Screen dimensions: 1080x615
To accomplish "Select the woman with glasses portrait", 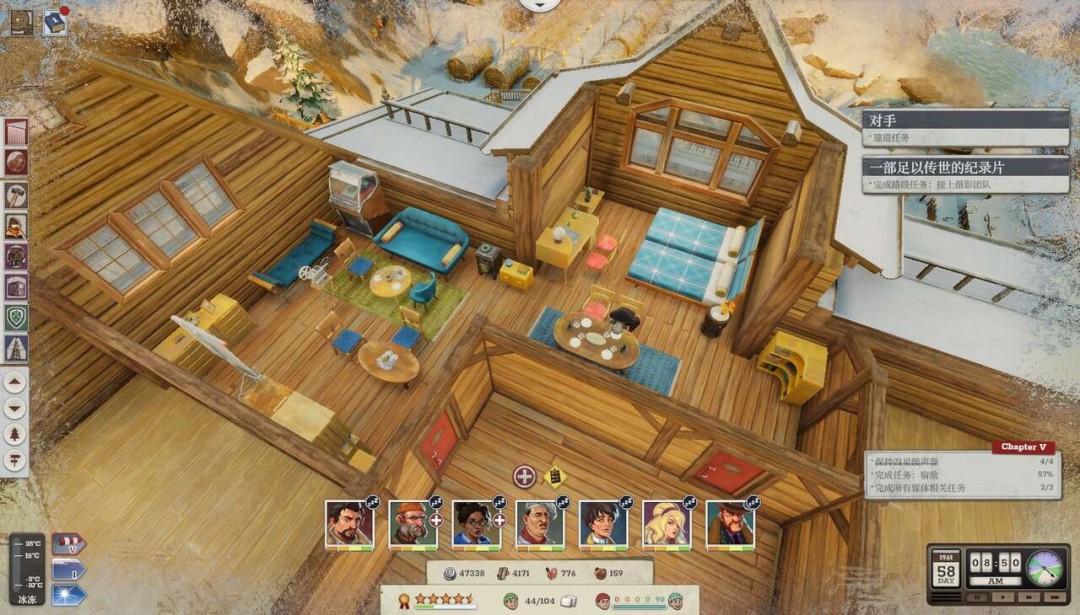I will pos(476,523).
